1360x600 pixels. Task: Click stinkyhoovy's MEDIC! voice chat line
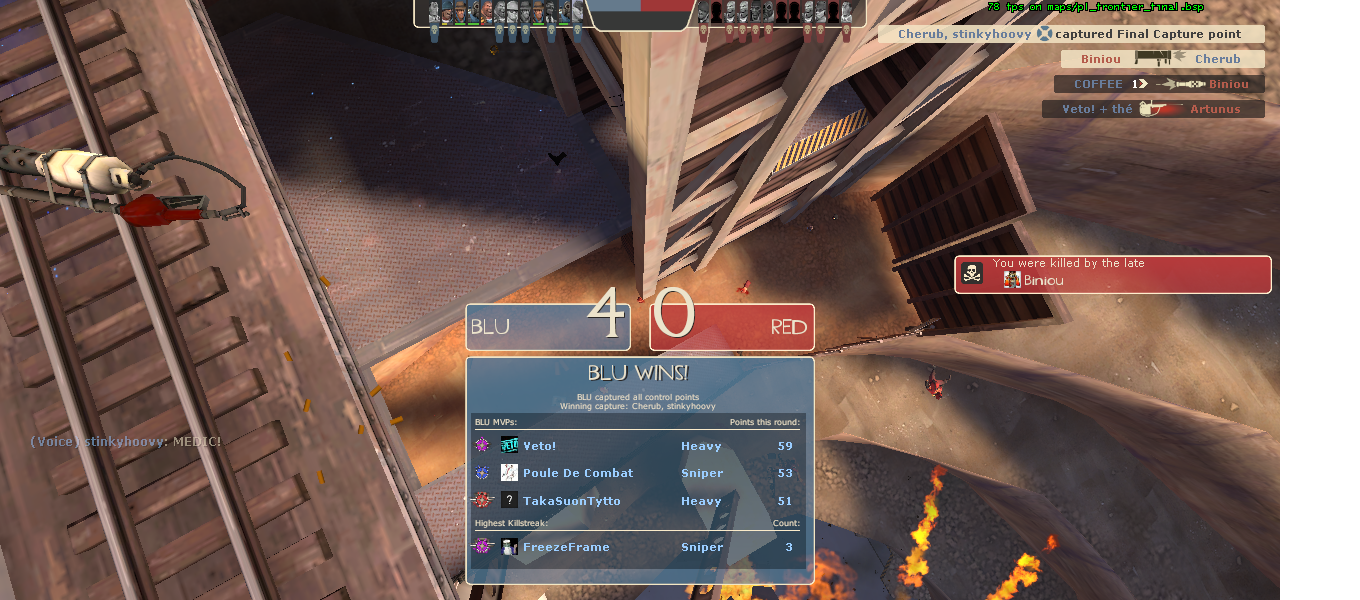point(125,441)
